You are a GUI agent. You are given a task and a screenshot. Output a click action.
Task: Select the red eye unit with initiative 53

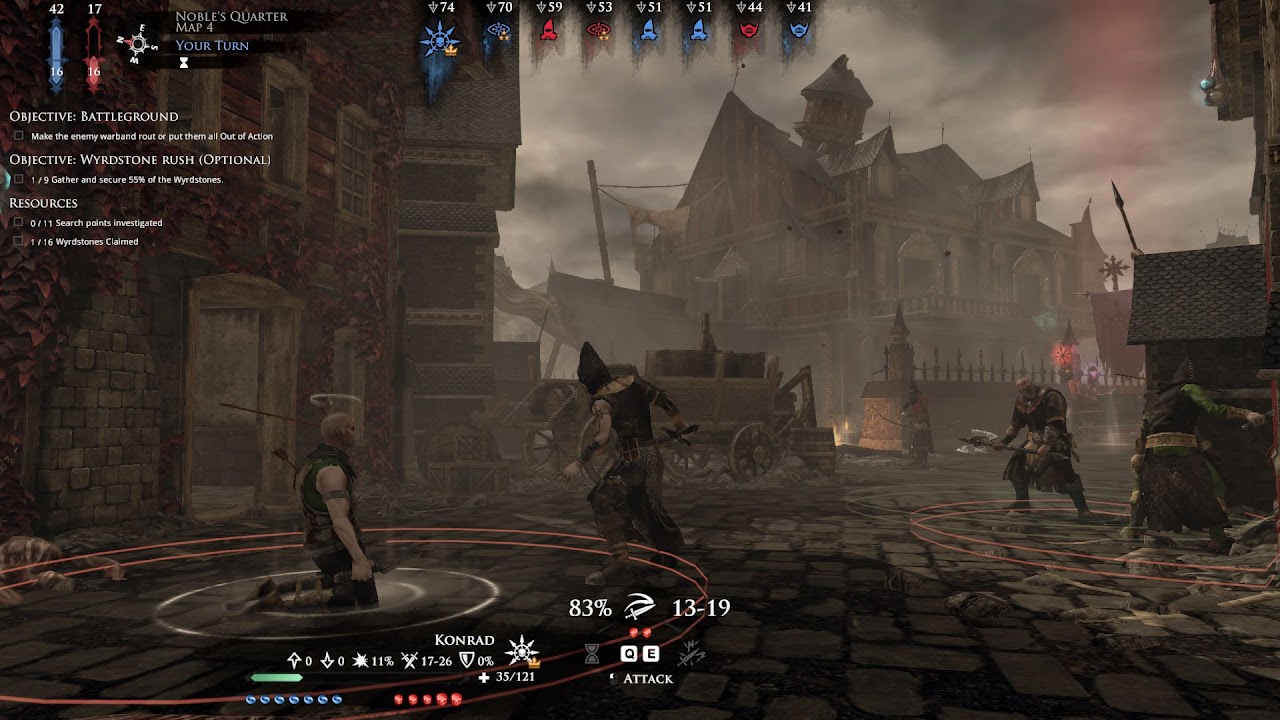(598, 31)
